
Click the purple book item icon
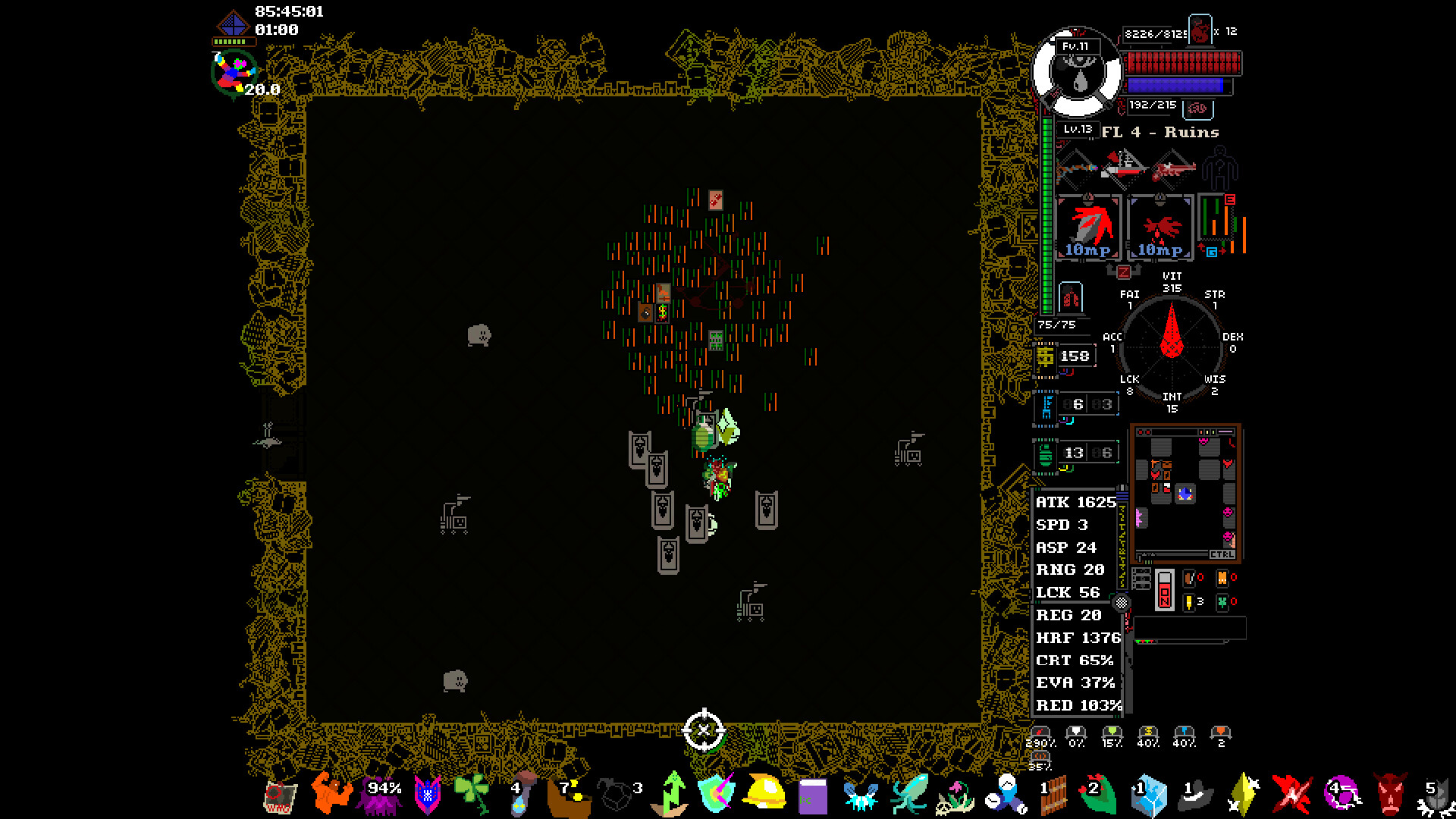tap(812, 796)
